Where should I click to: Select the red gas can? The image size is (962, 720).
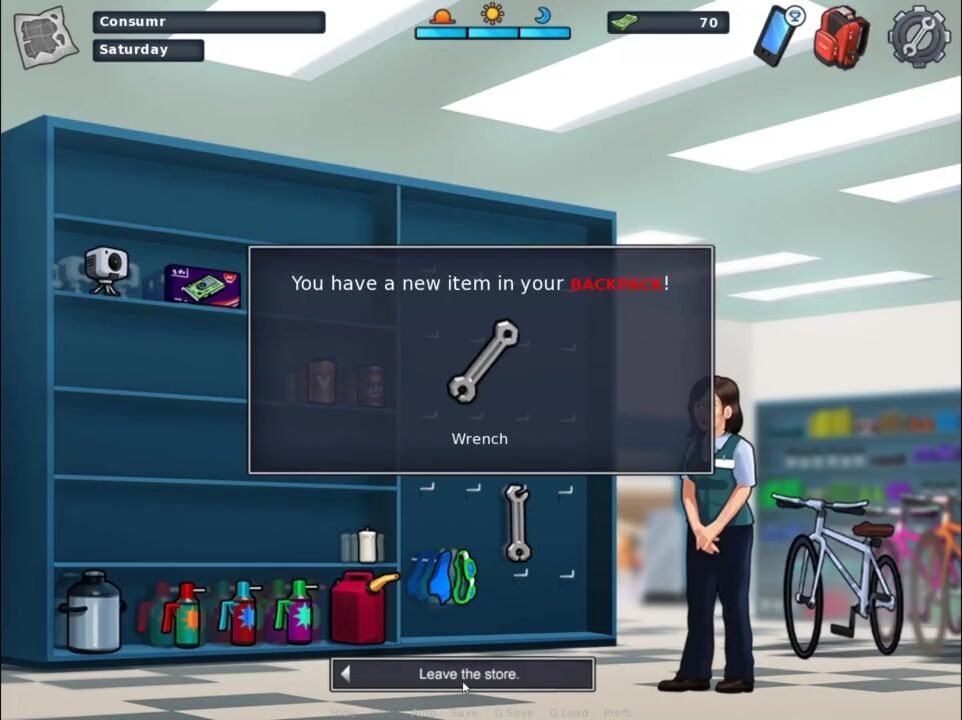pyautogui.click(x=361, y=605)
